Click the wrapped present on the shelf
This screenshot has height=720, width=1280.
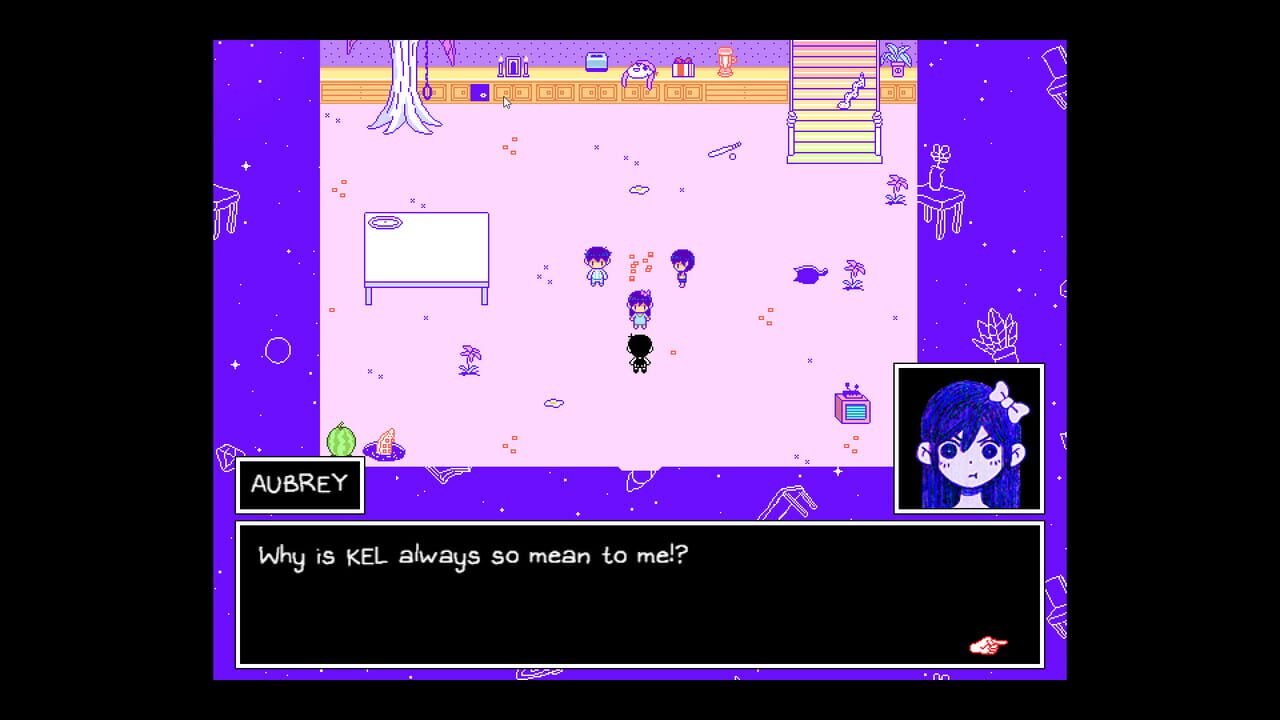tap(685, 69)
